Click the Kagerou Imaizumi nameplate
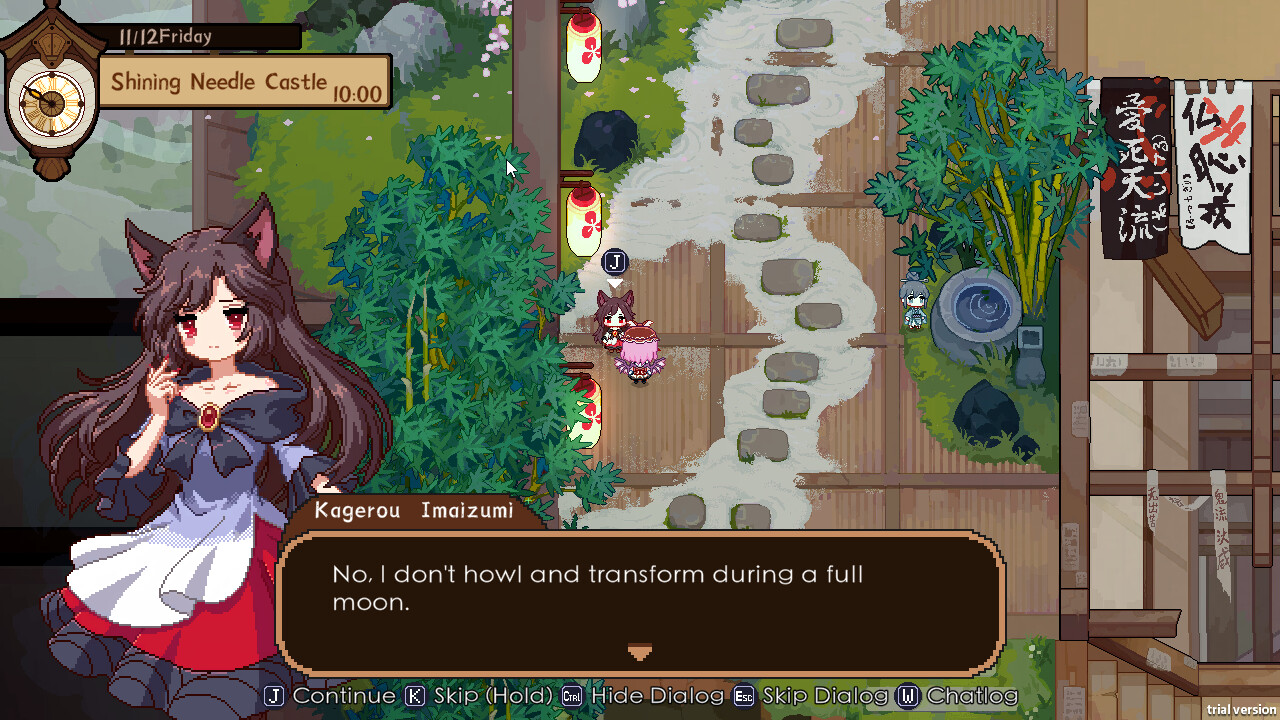The height and width of the screenshot is (720, 1280). [416, 510]
